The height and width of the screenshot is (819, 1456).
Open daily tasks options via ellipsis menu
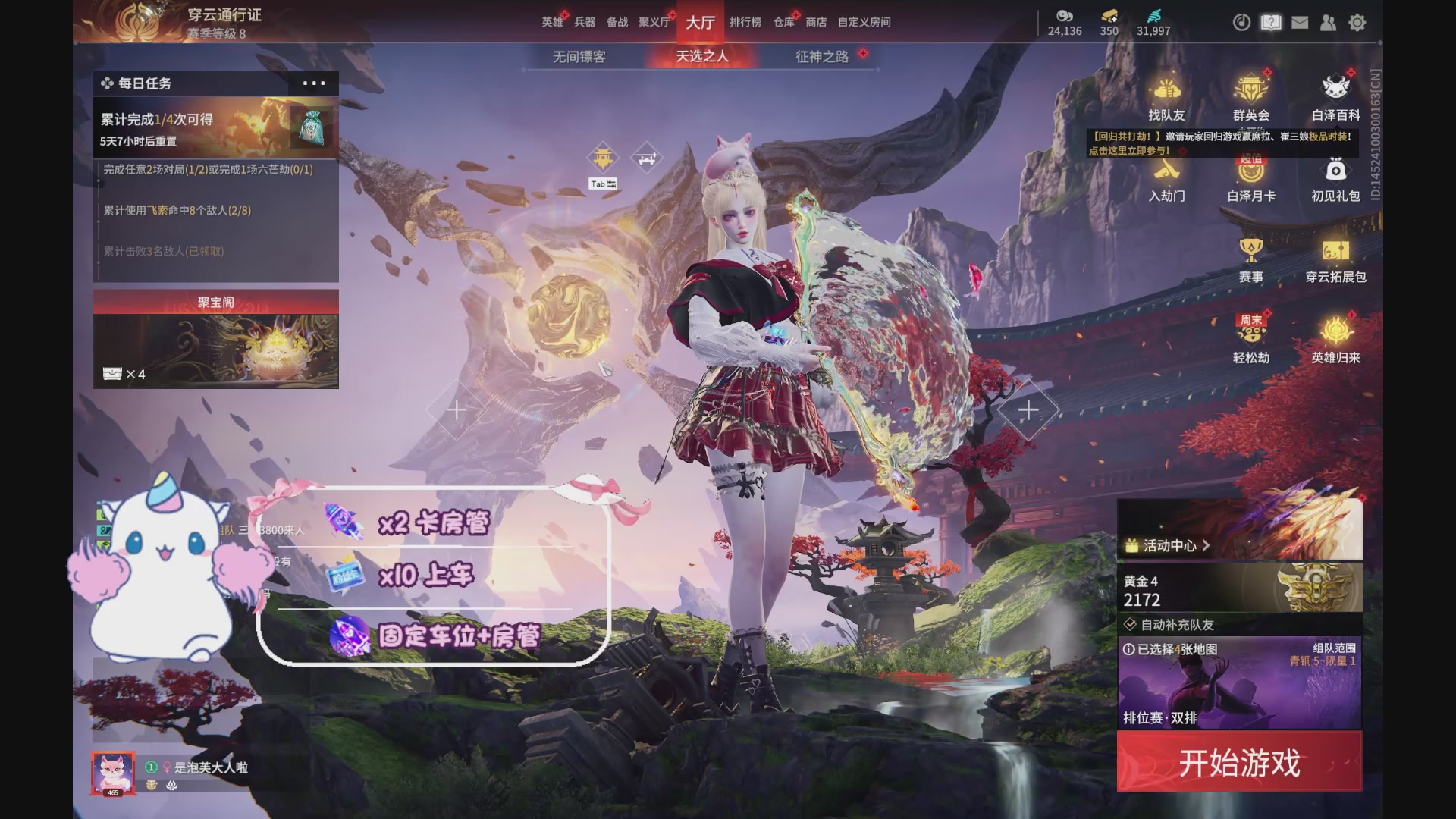[x=313, y=83]
